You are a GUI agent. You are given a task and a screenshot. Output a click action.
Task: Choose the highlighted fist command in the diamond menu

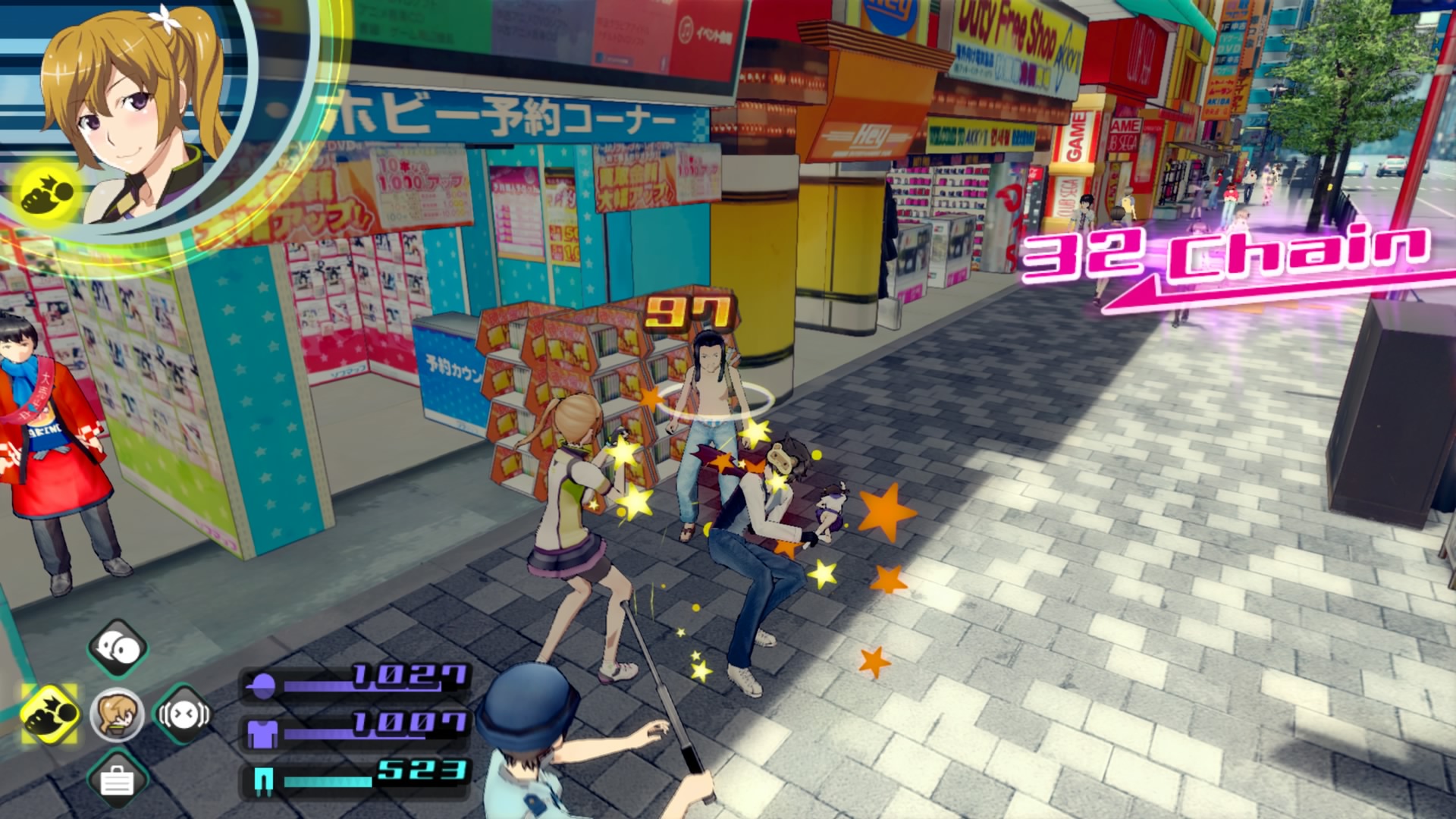50,714
